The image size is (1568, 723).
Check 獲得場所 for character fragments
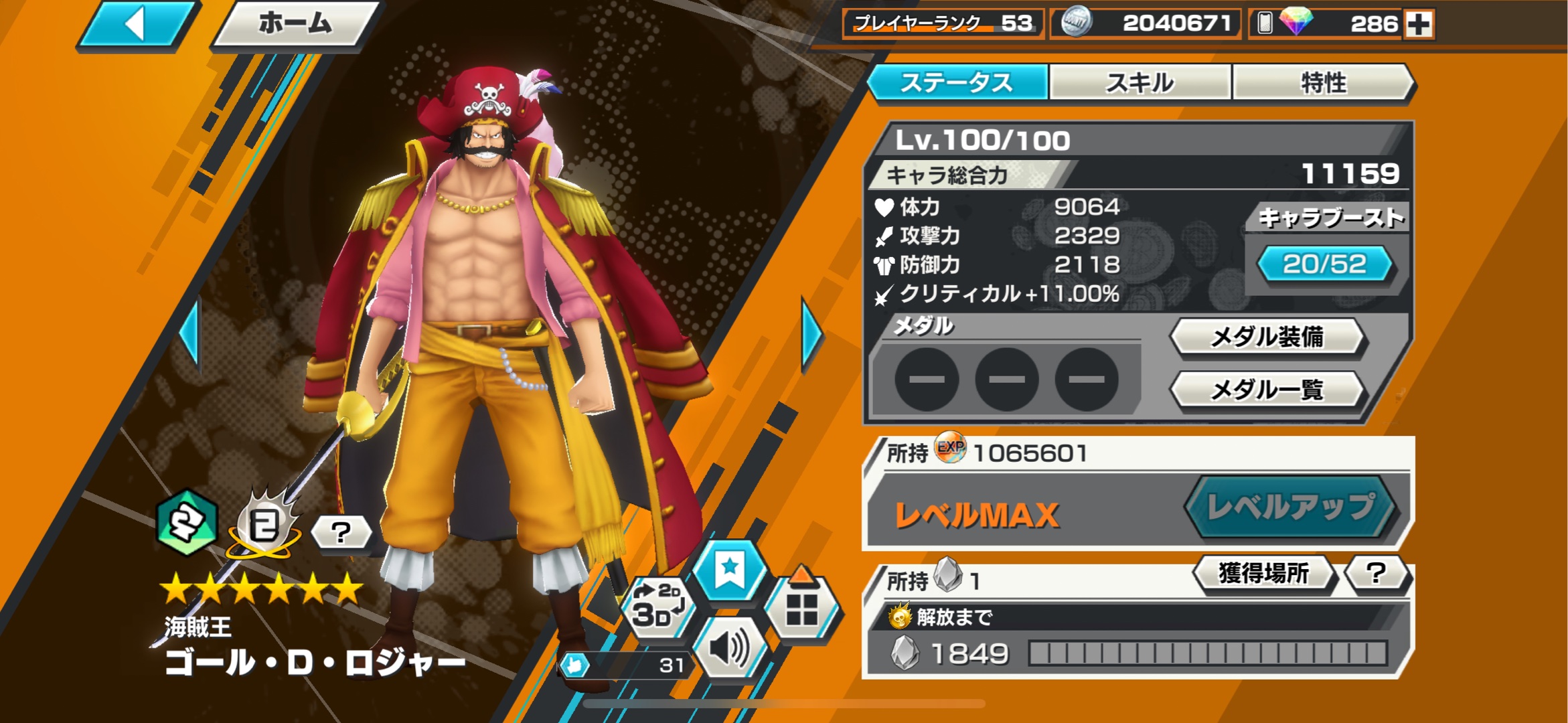[1263, 573]
